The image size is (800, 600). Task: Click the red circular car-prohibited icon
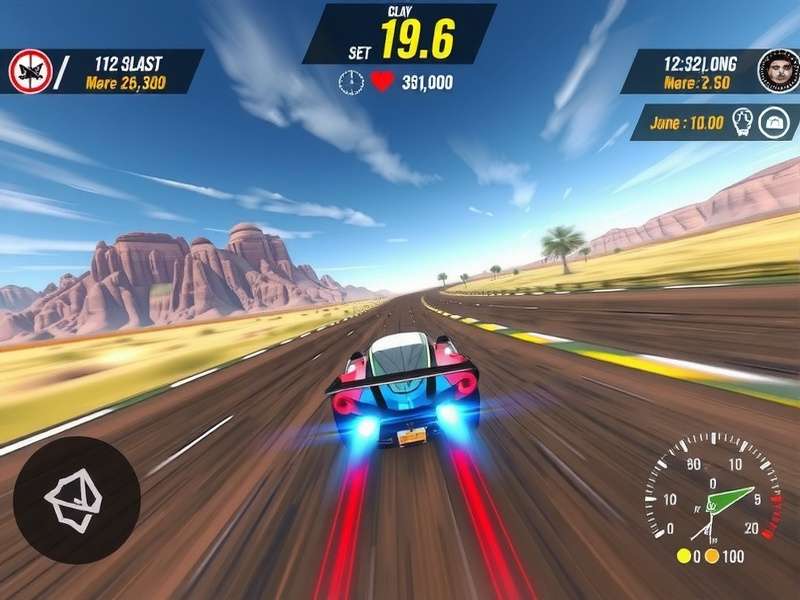click(29, 71)
